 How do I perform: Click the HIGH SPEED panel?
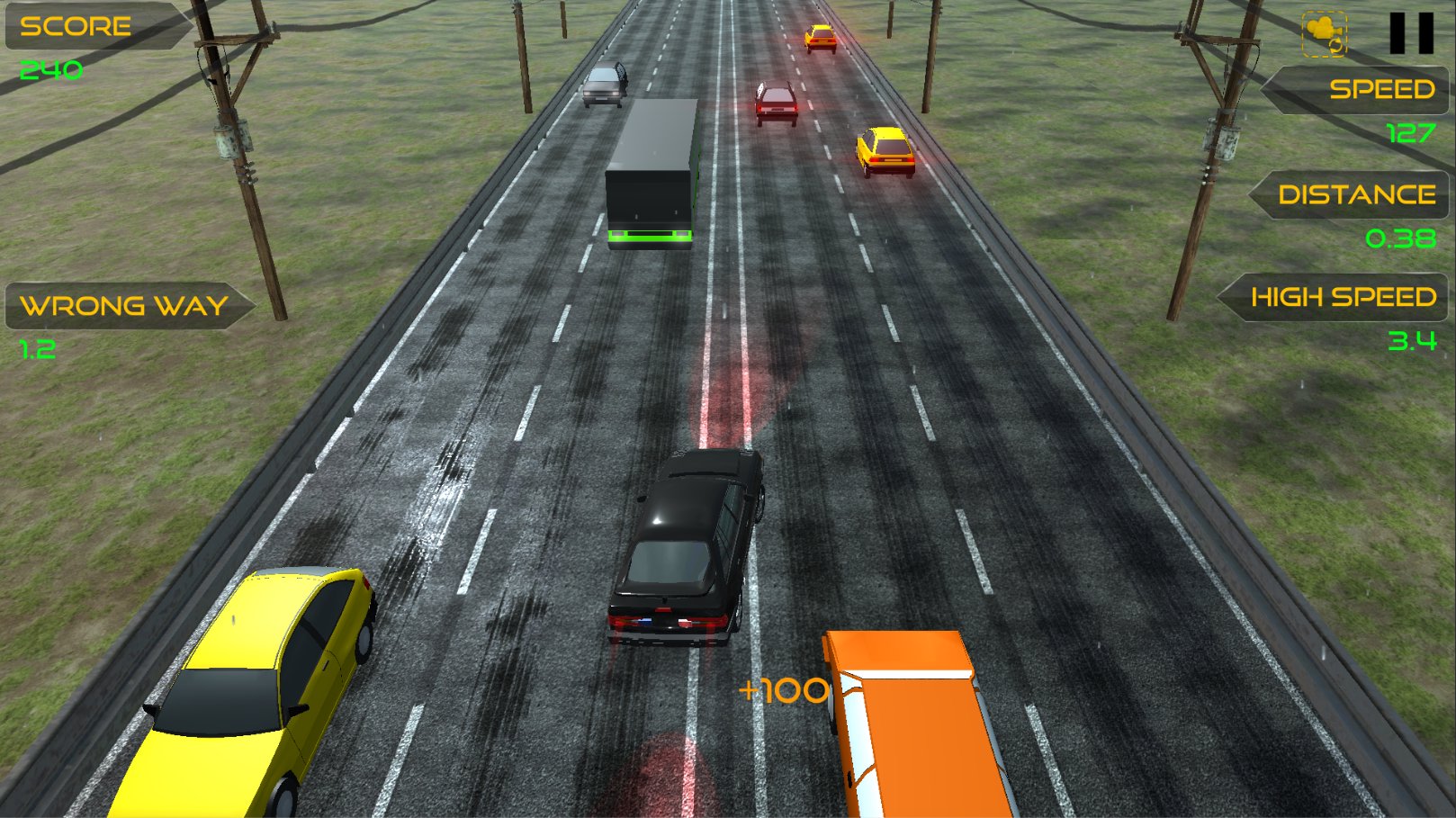[x=1344, y=297]
